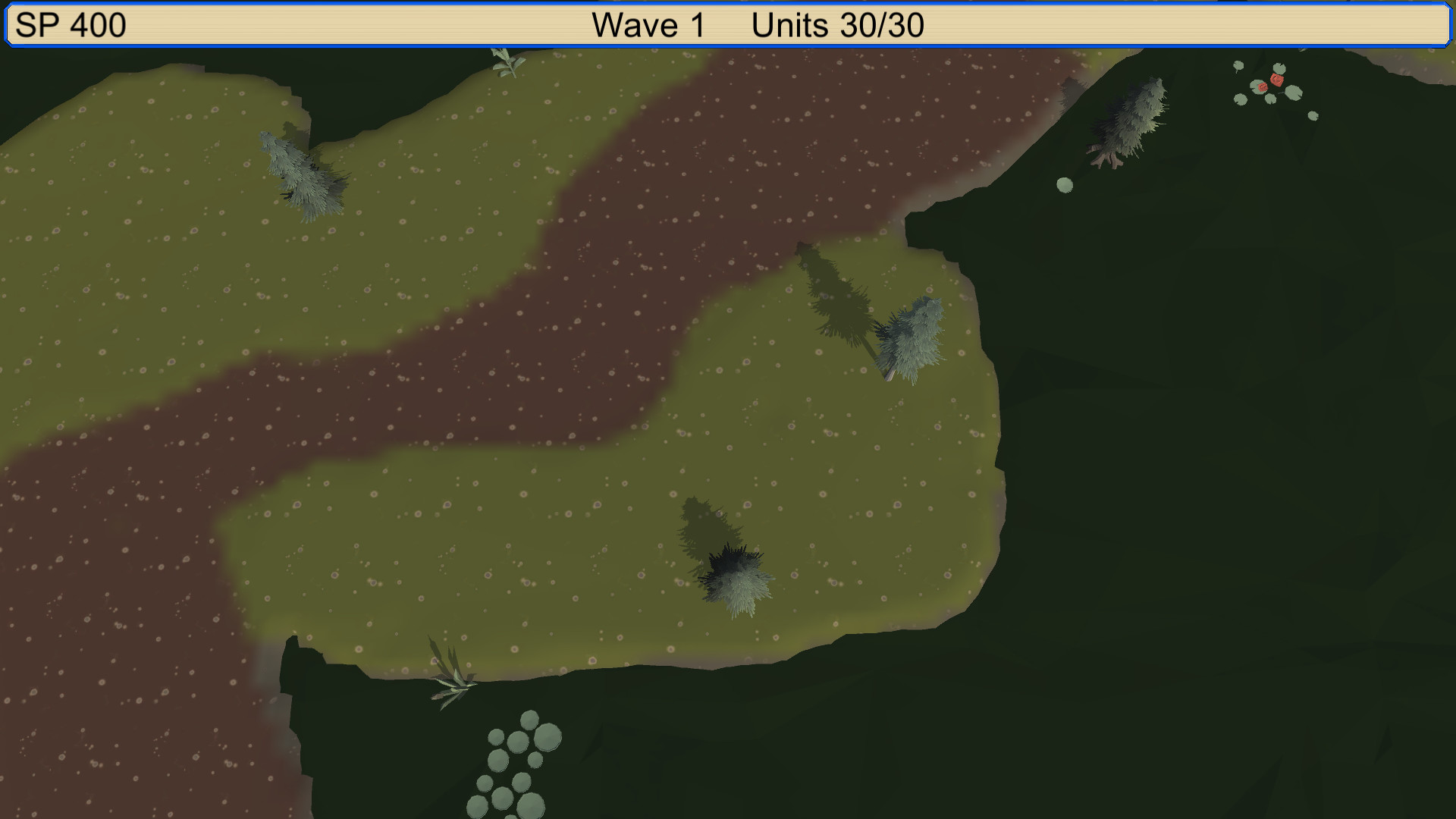Select the topmost stone of the bottom cluster
The image size is (1456, 819).
529,720
